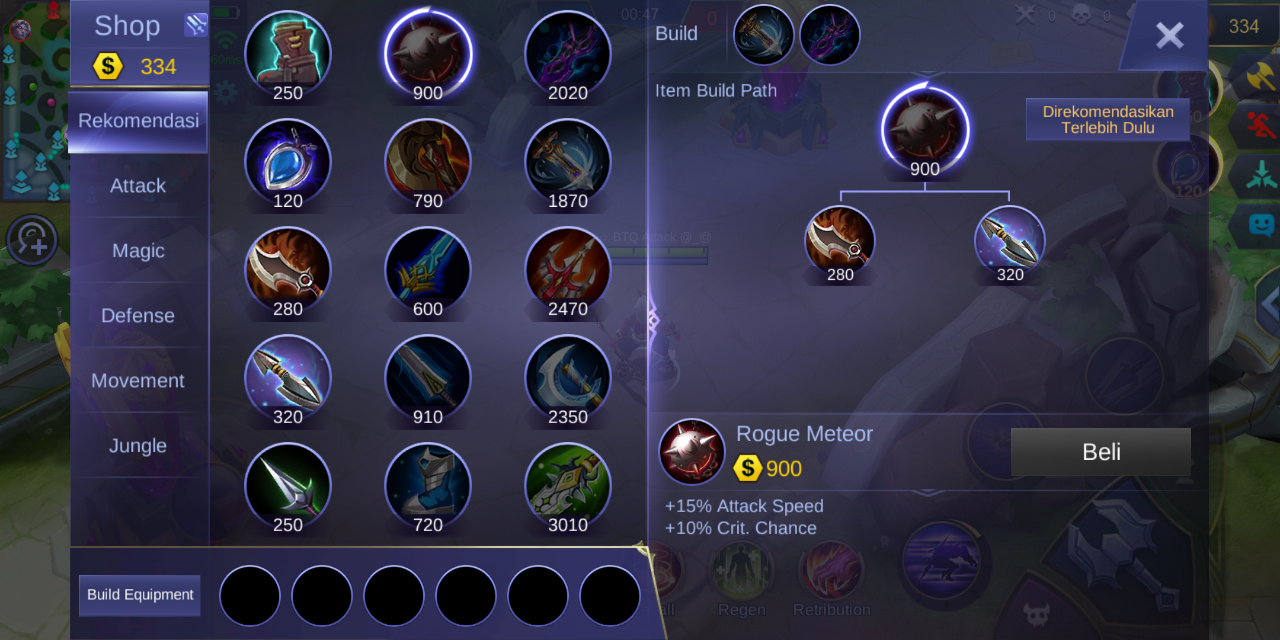1280x640 pixels.
Task: Open Build Equipment
Action: (x=140, y=595)
